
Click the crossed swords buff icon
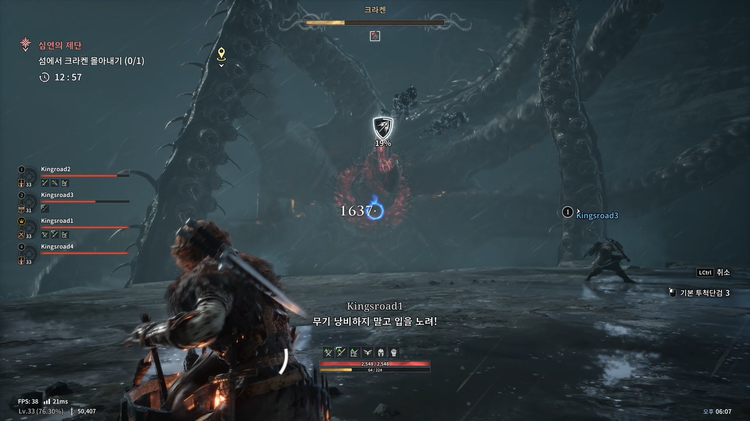(327, 353)
